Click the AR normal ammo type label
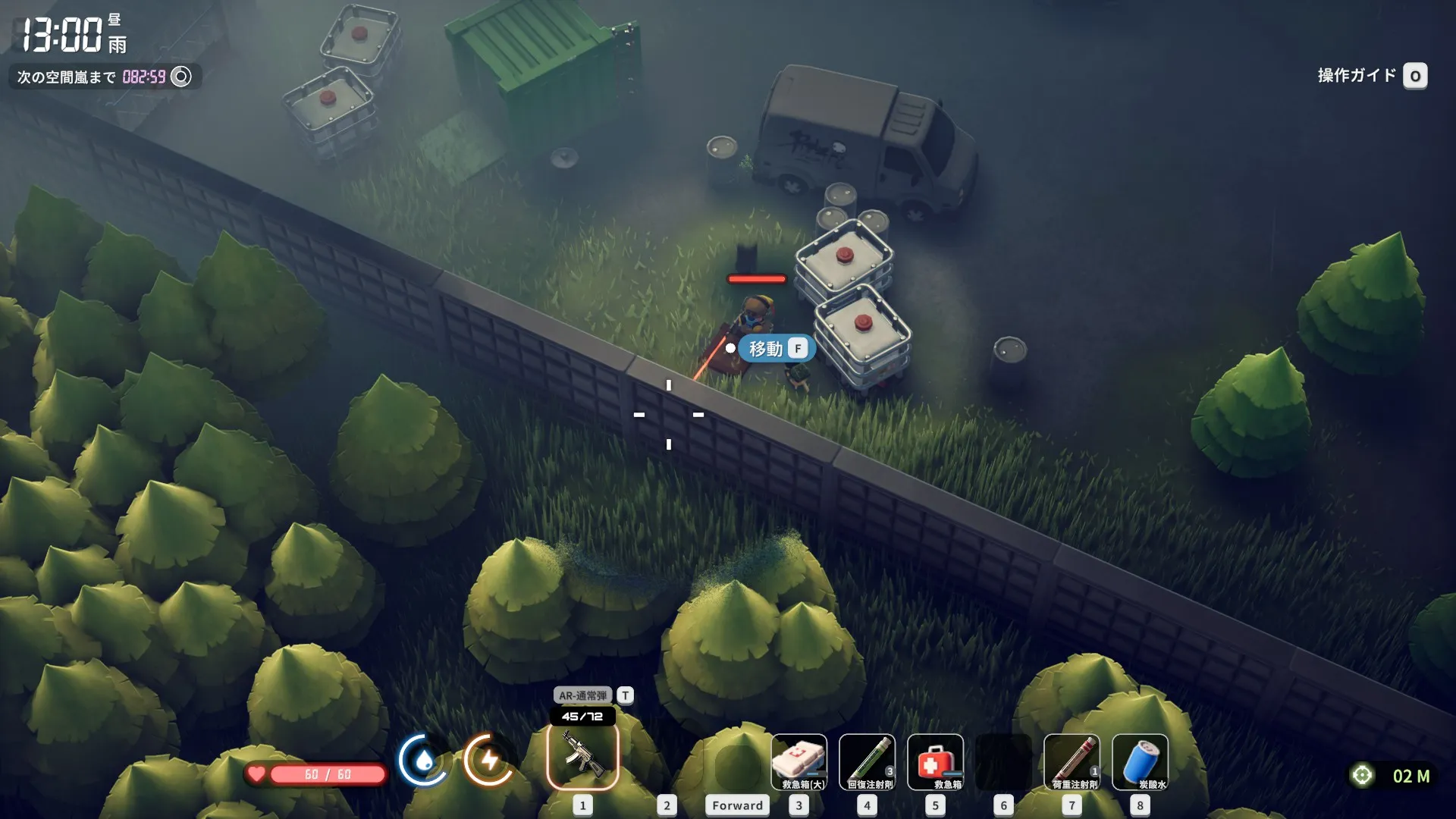The image size is (1456, 819). tap(582, 695)
